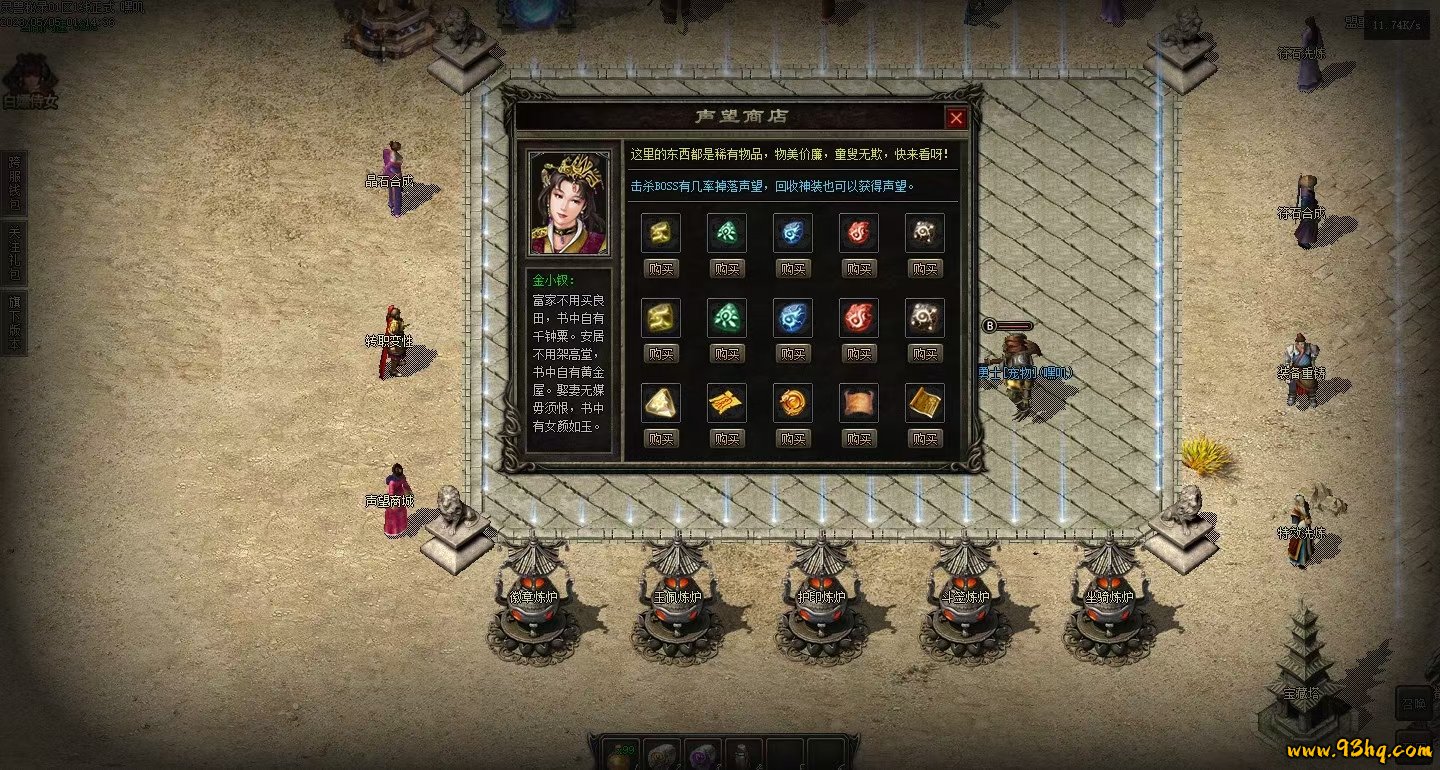Click the 白嫖侍女 maid icon
Screen dimensions: 1440x770
pos(29,82)
